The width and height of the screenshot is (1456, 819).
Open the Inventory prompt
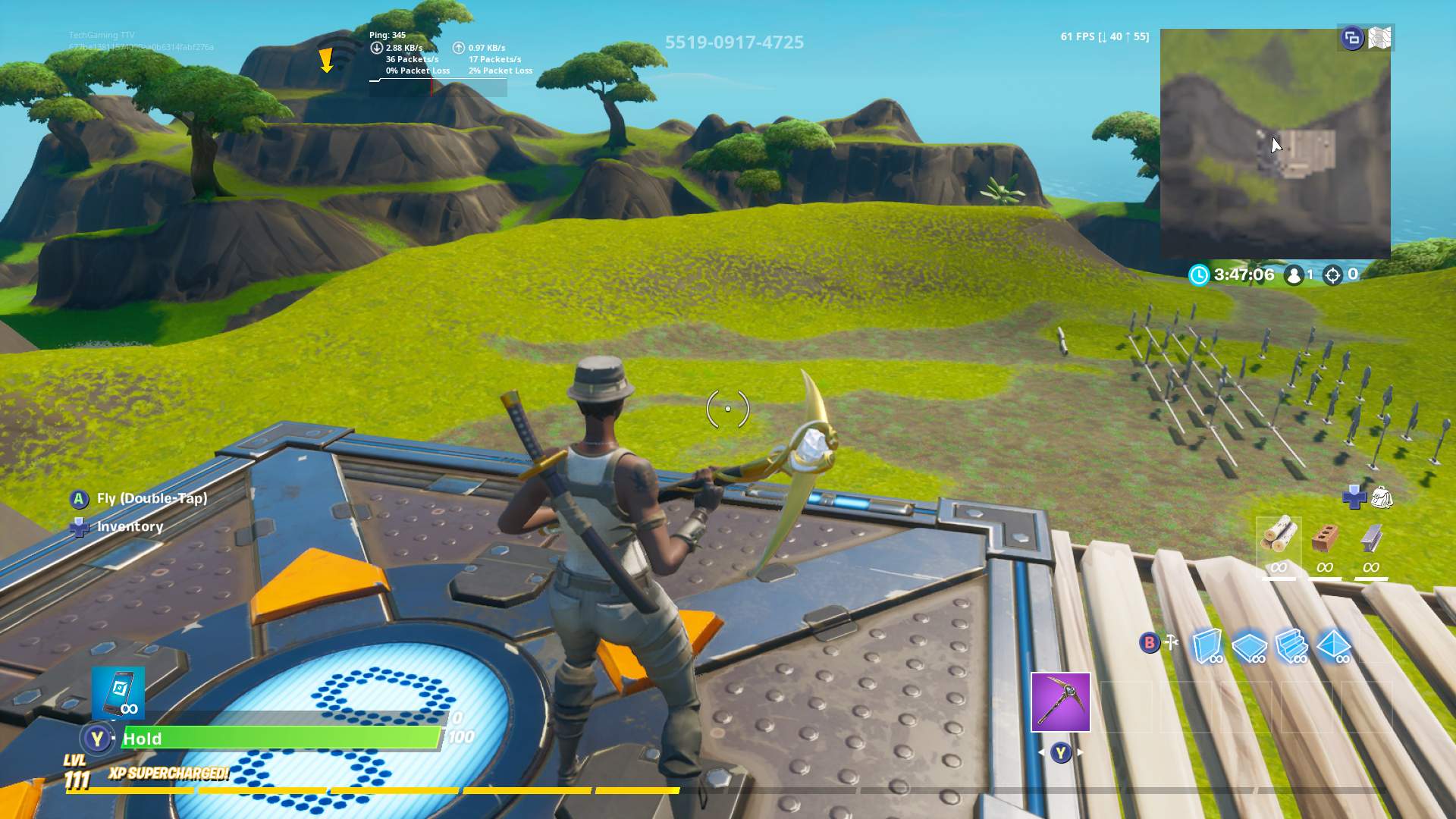[129, 526]
